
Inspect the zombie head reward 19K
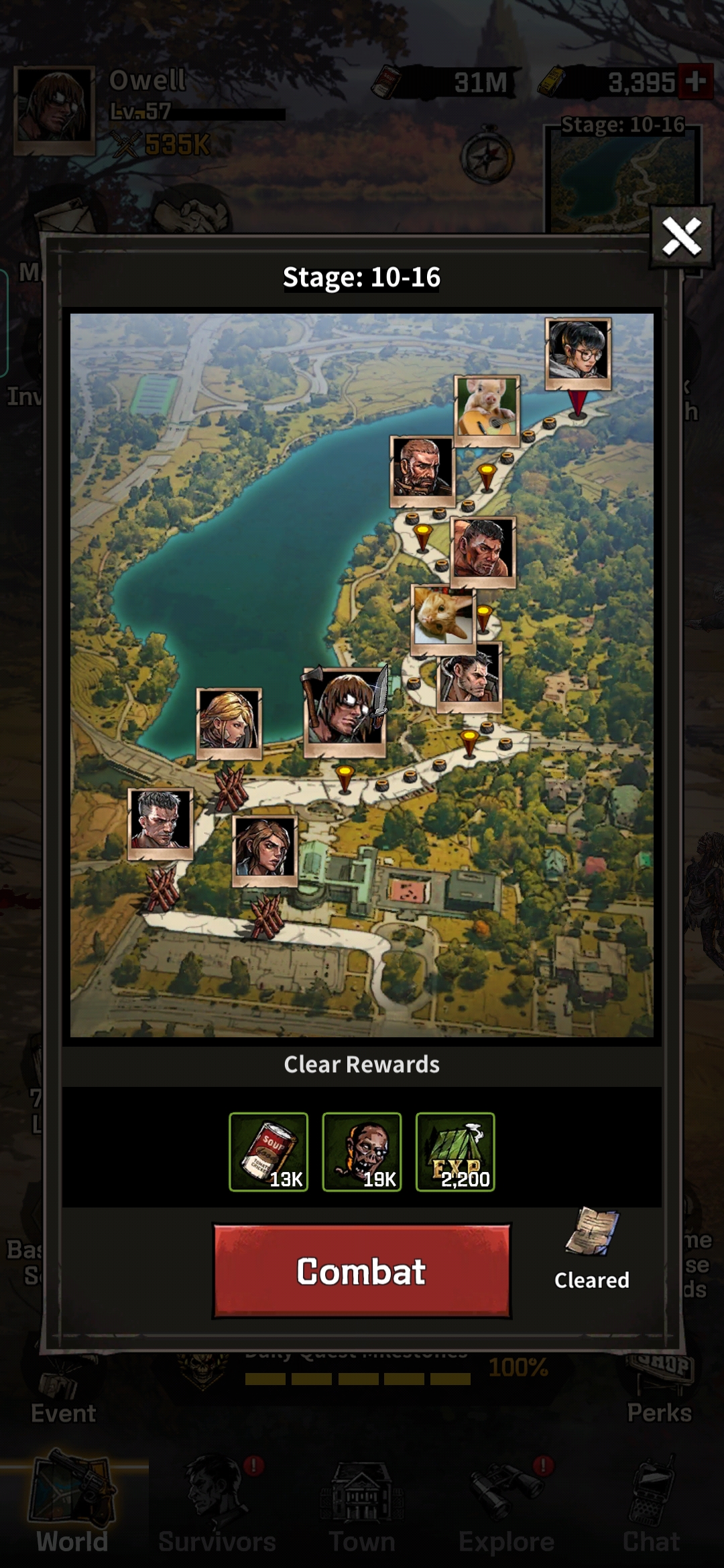point(362,1152)
